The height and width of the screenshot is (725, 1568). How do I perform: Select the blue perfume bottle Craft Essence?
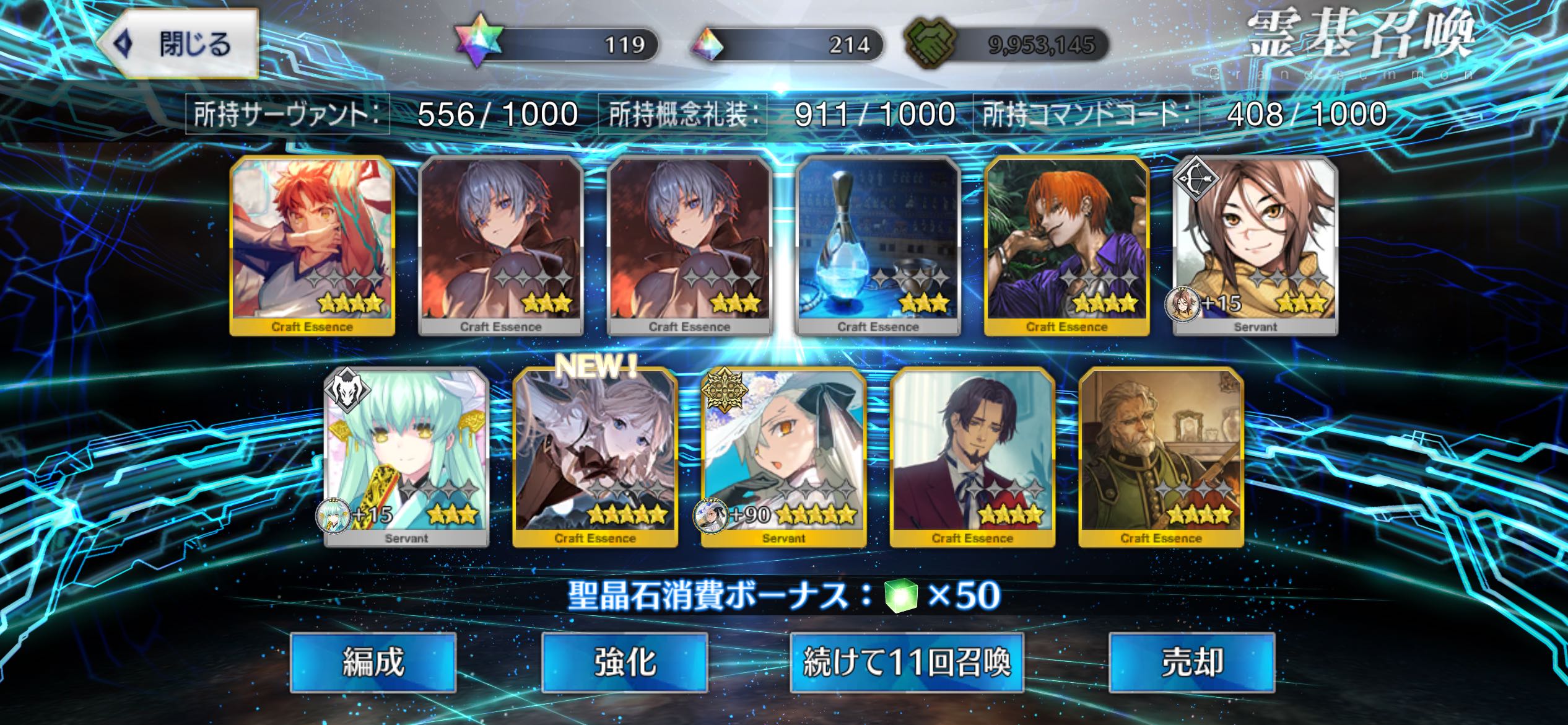pyautogui.click(x=878, y=245)
